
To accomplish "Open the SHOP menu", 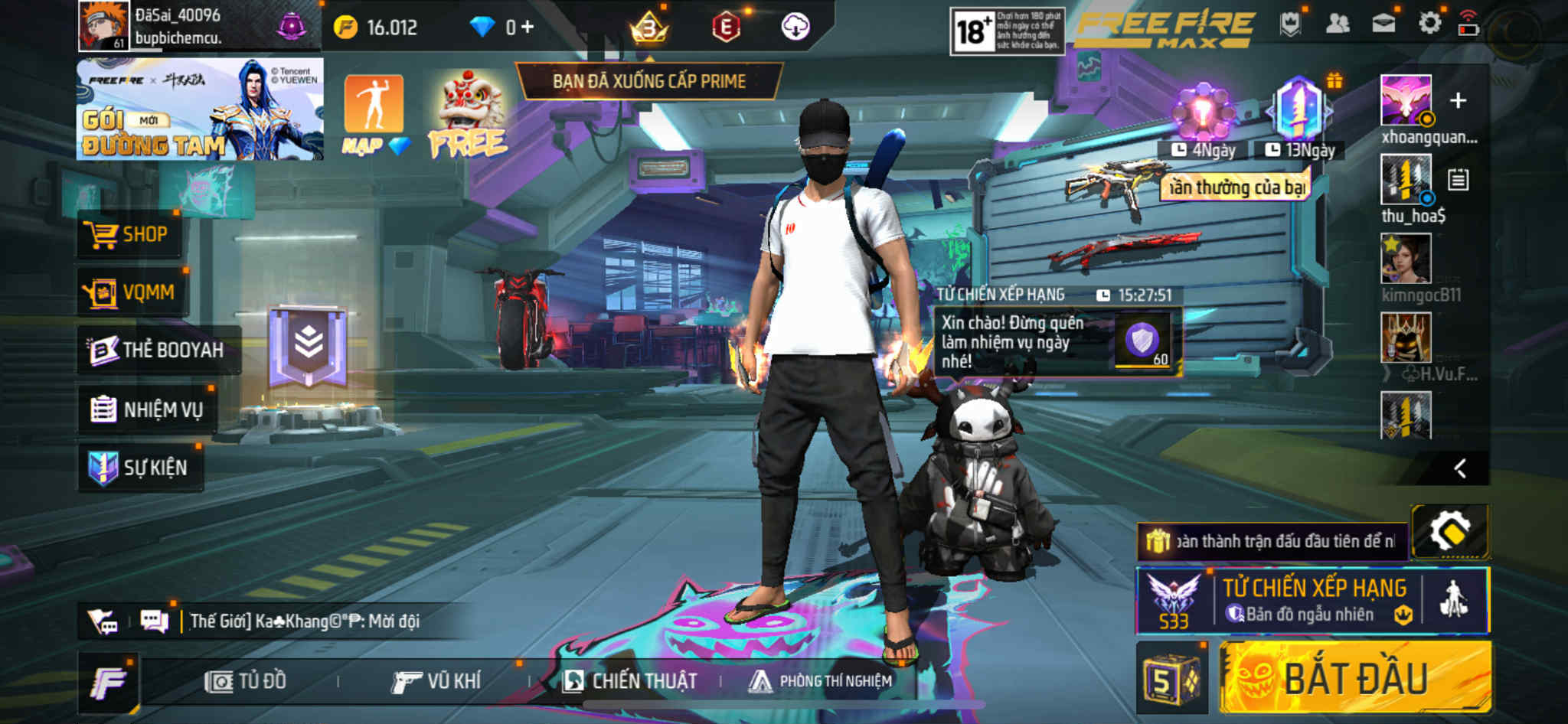I will 129,234.
